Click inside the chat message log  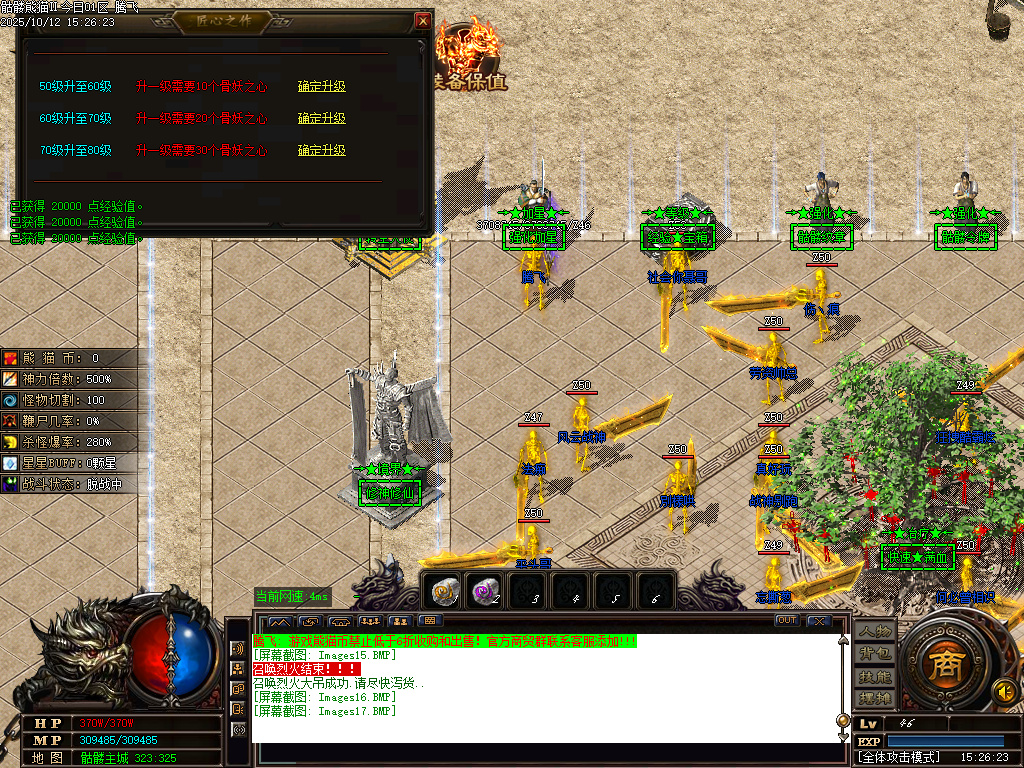pyautogui.click(x=540, y=690)
